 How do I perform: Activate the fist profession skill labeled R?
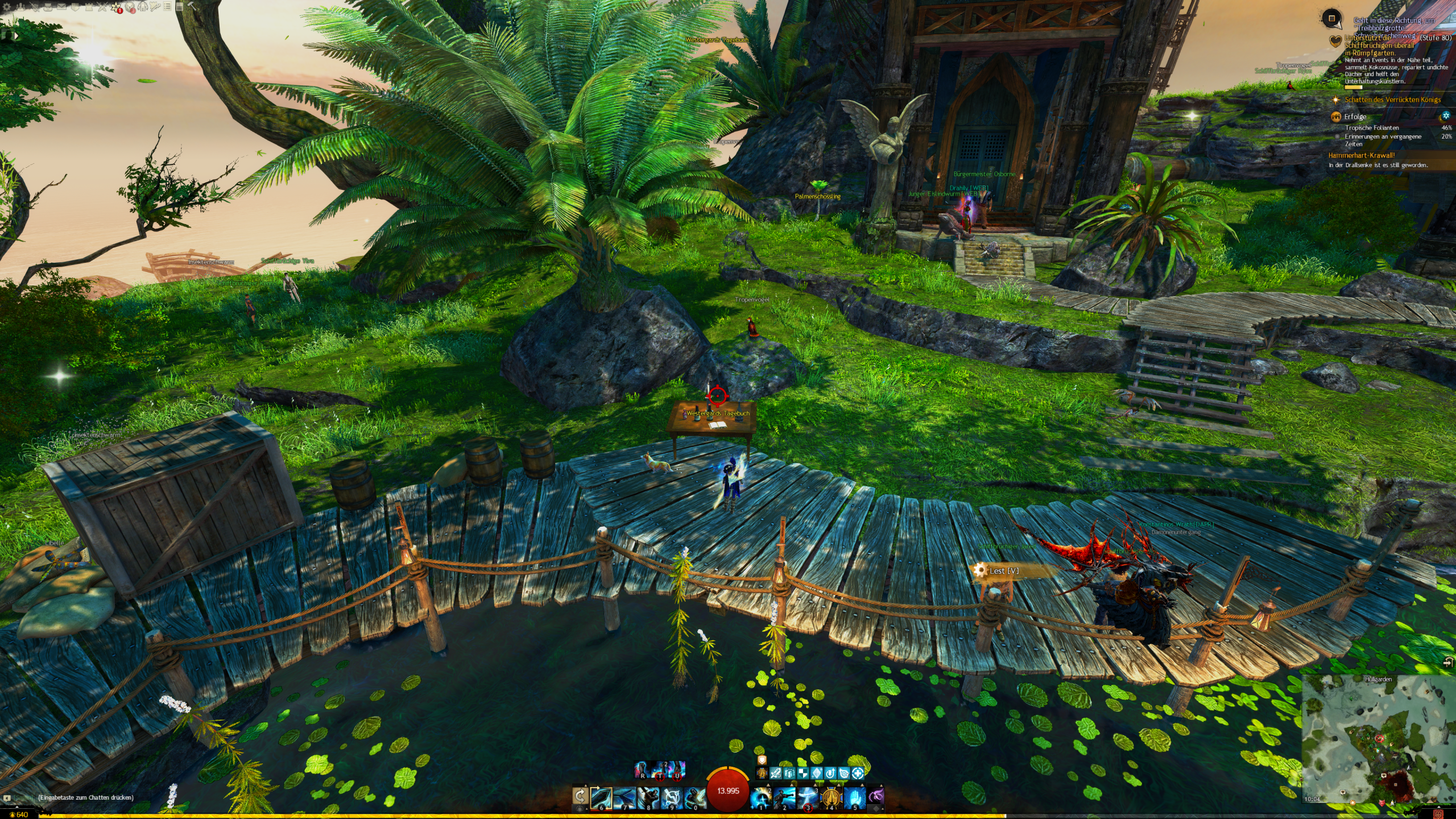coord(642,770)
